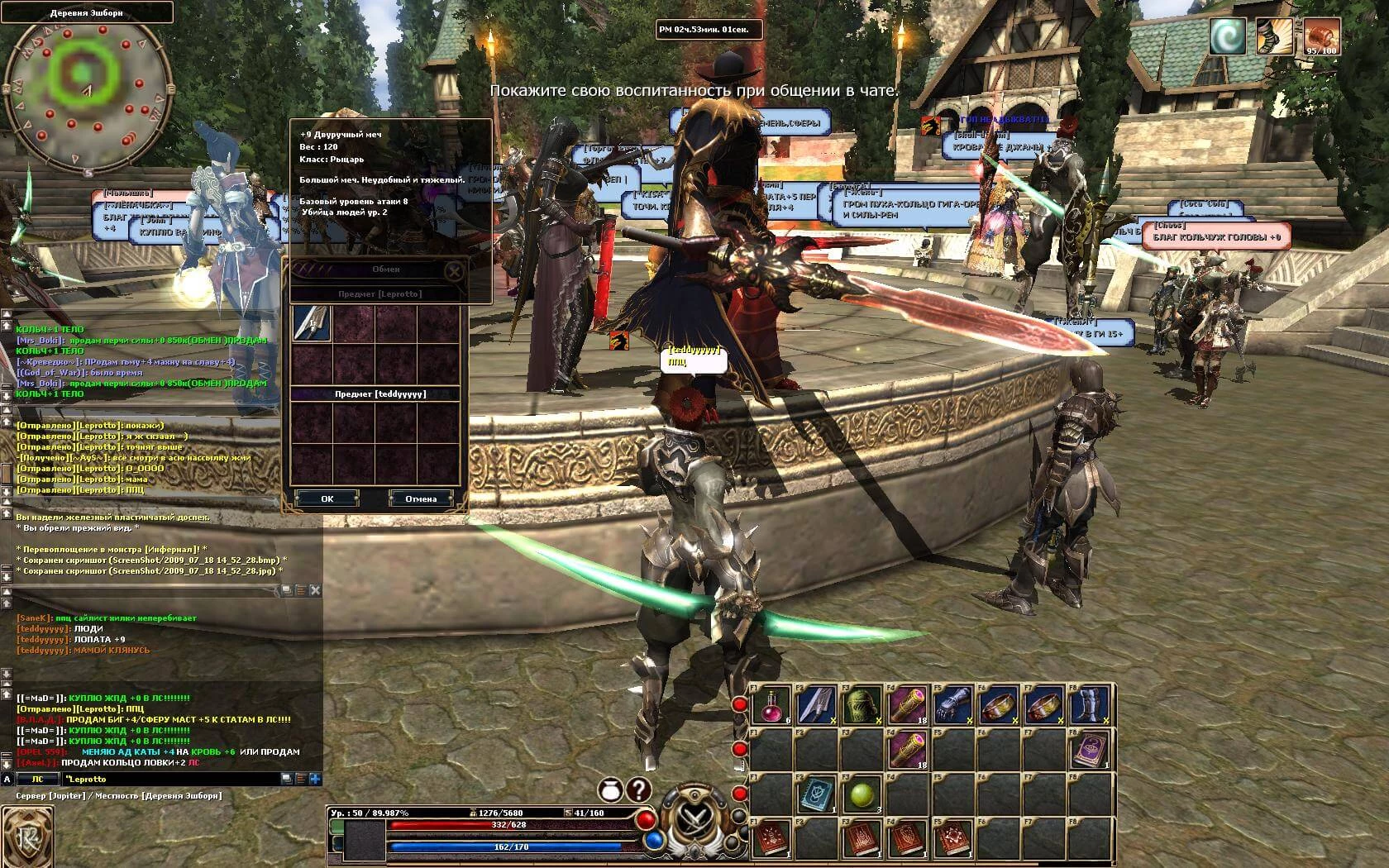This screenshot has width=1389, height=868.
Task: Use the red health potion in the hotbar
Action: (773, 706)
